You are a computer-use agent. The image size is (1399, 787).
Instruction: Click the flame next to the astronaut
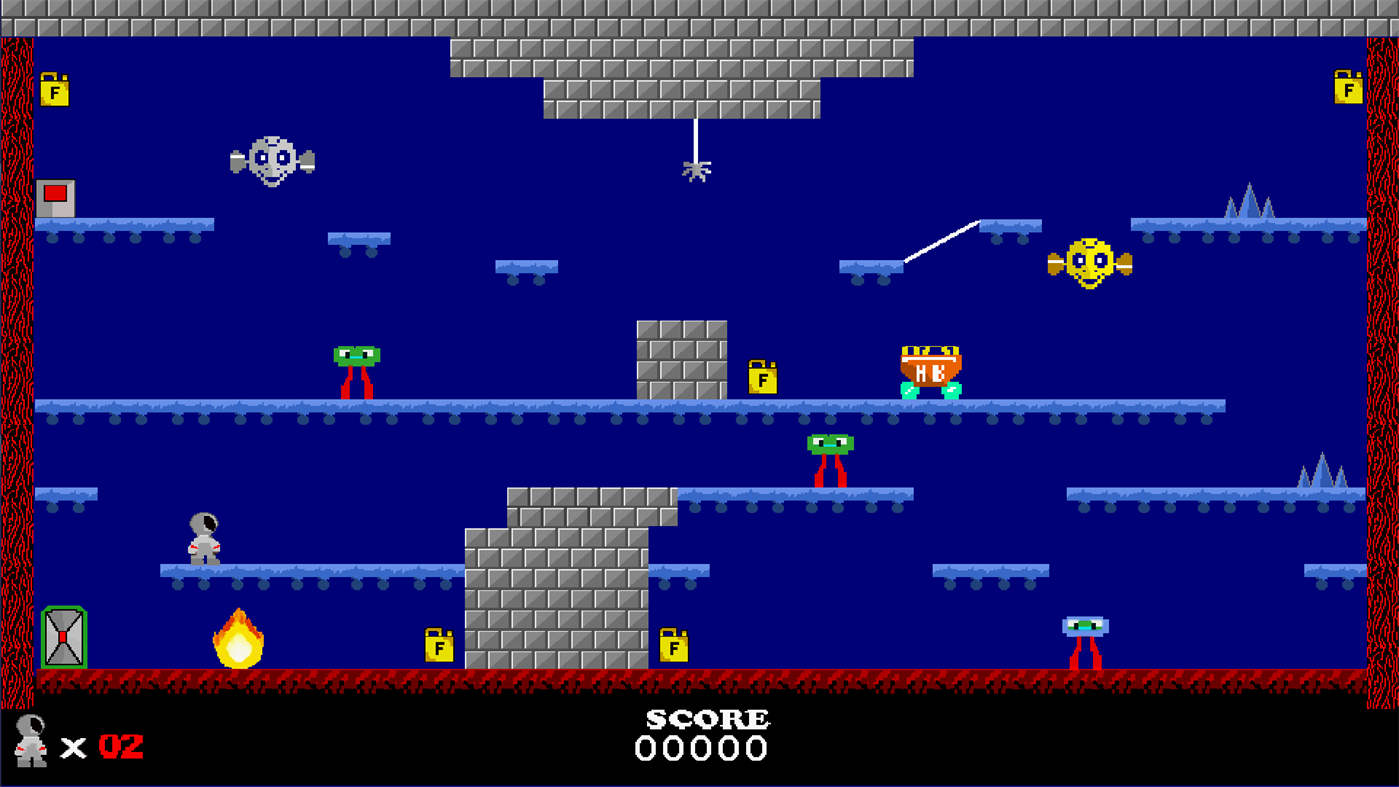(x=238, y=640)
